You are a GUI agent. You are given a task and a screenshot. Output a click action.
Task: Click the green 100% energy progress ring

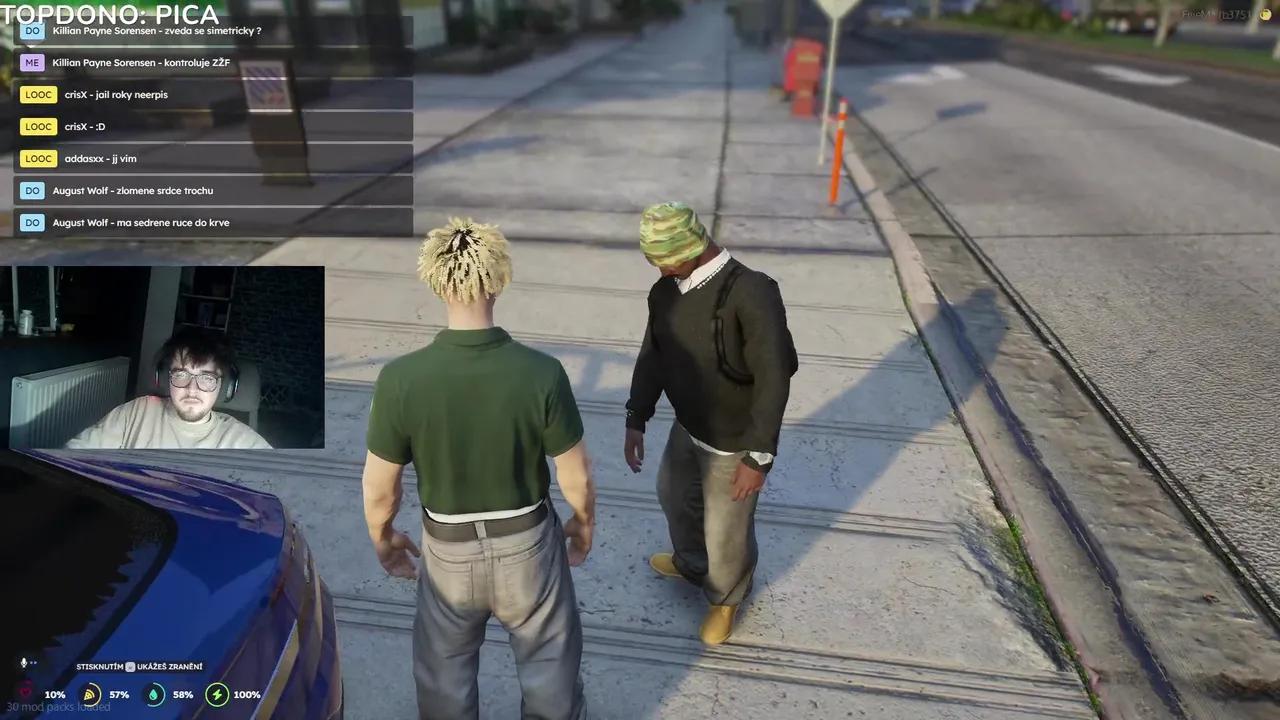pyautogui.click(x=217, y=694)
